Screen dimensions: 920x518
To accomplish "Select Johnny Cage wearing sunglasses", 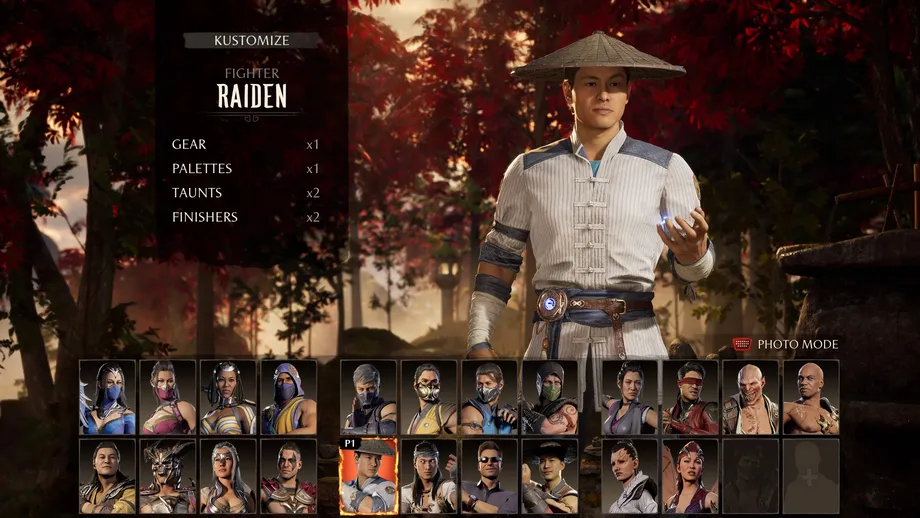I will click(x=489, y=476).
